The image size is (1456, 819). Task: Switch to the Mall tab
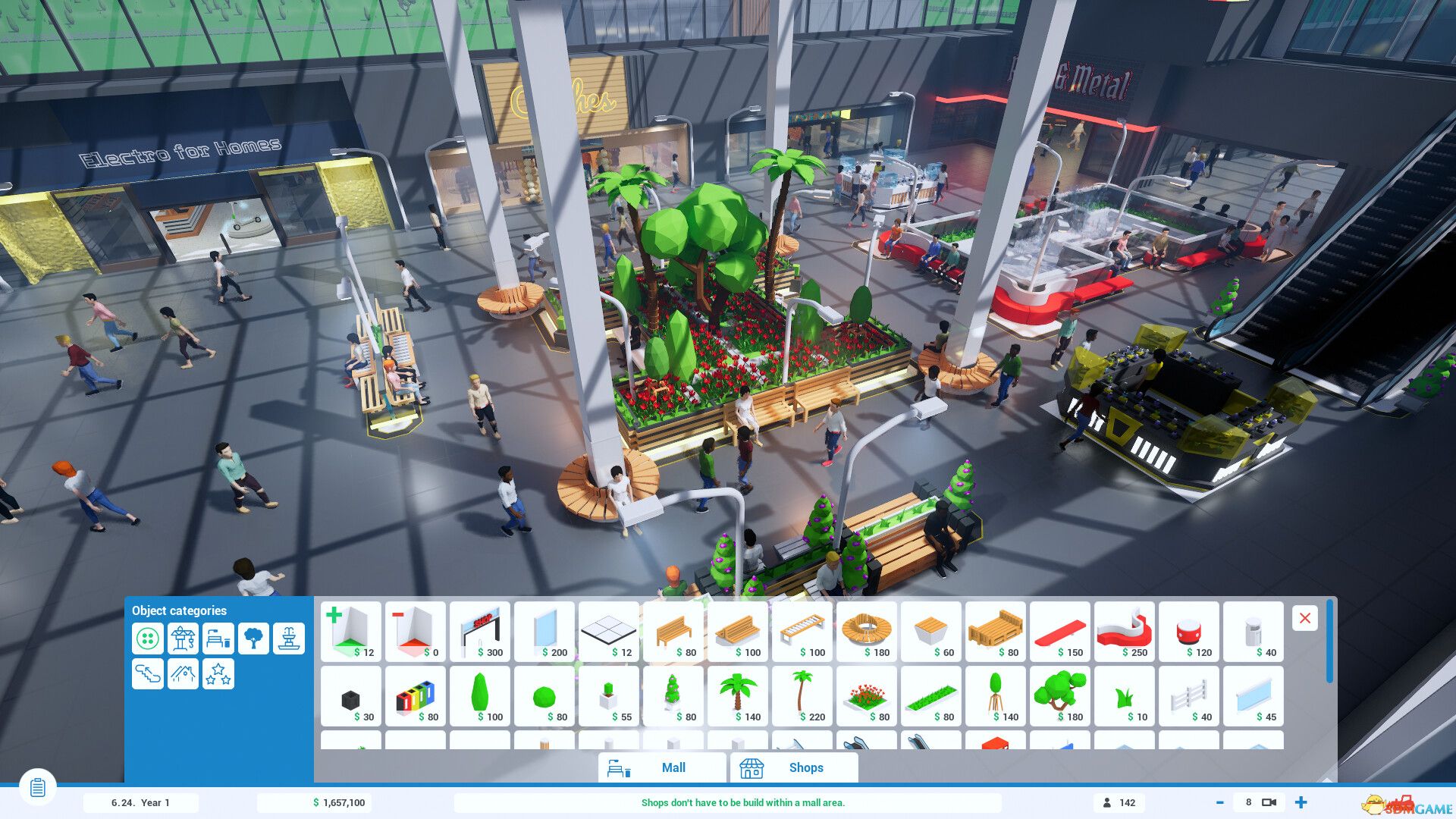pyautogui.click(x=661, y=767)
